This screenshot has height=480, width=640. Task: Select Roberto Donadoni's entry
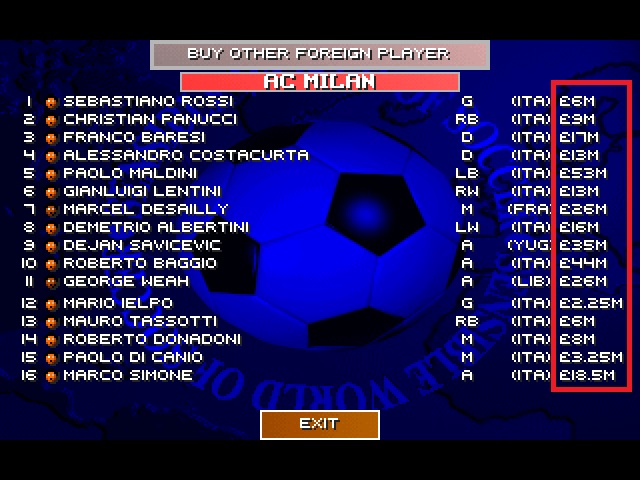point(151,339)
